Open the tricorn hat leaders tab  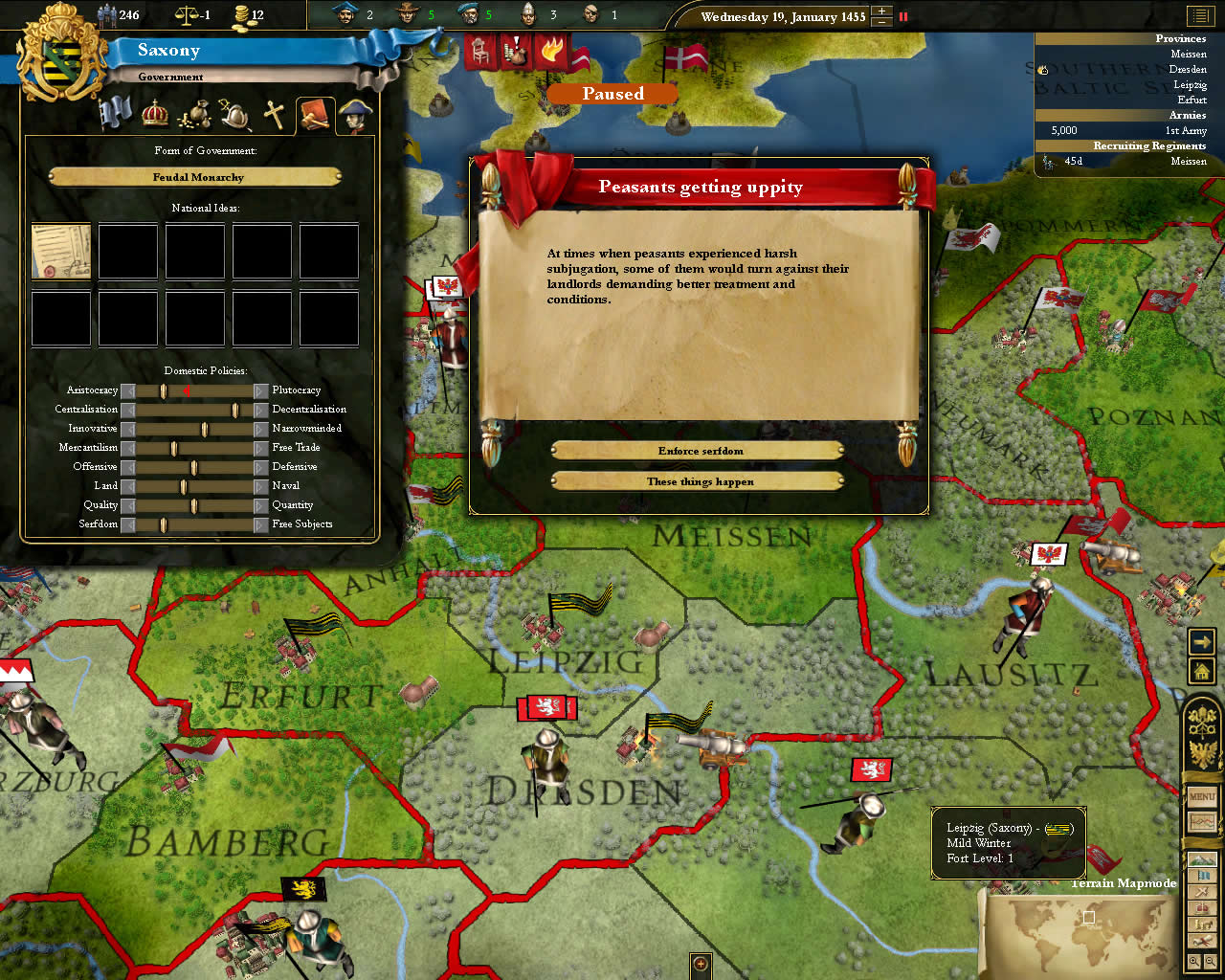pyautogui.click(x=355, y=116)
